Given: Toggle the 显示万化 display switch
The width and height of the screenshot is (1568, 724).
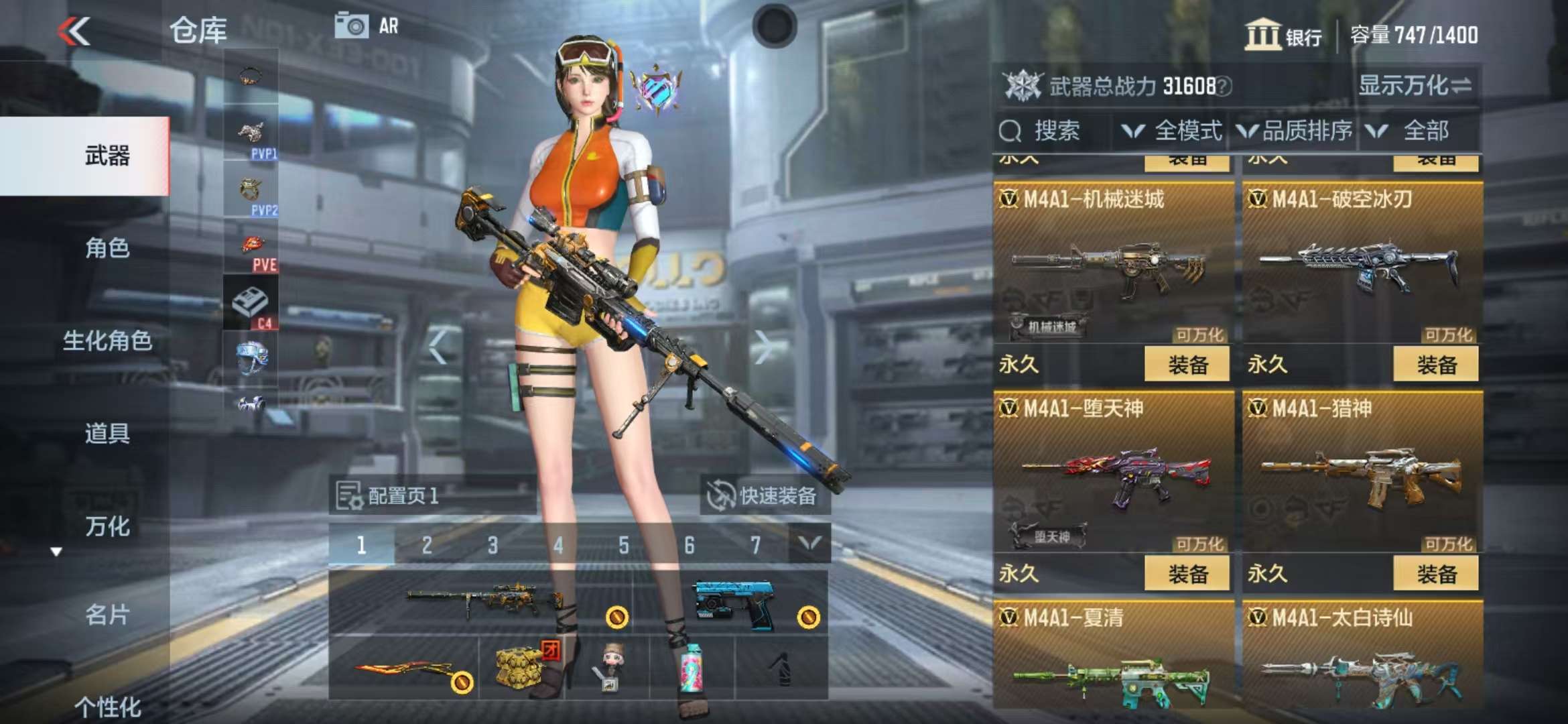Looking at the screenshot, I should tap(1415, 86).
